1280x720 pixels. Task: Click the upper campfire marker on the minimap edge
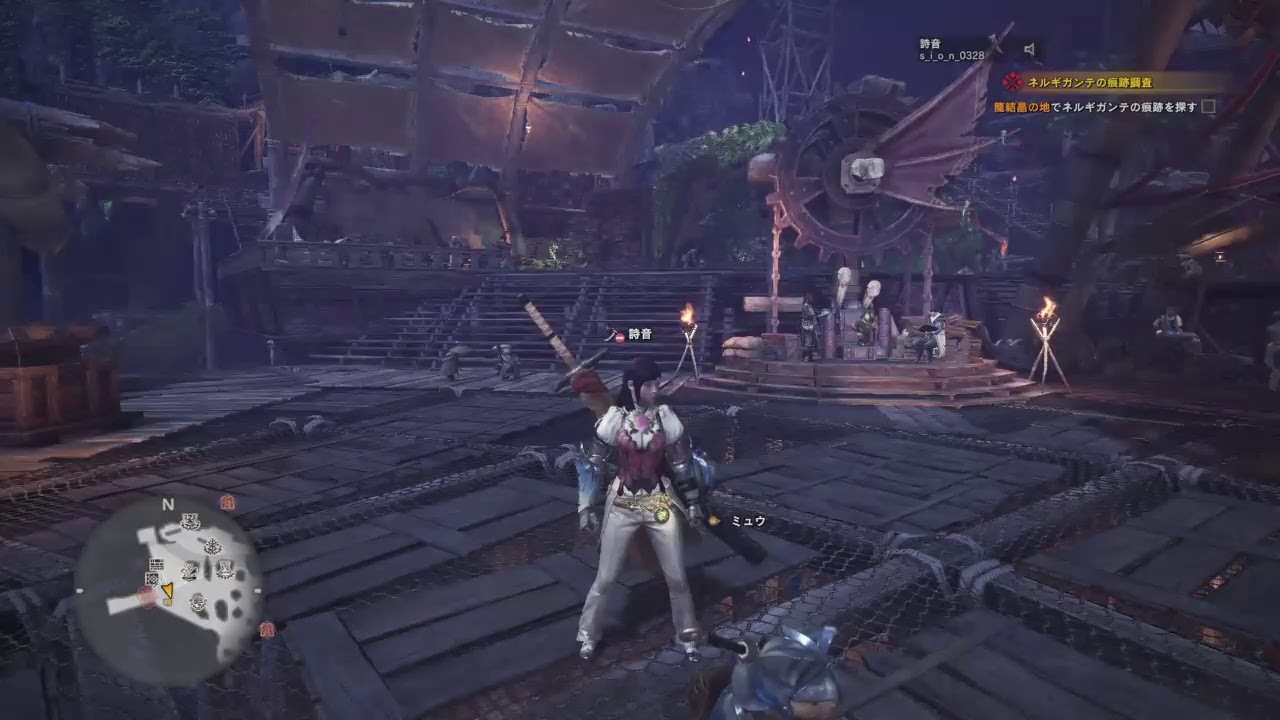coord(226,502)
